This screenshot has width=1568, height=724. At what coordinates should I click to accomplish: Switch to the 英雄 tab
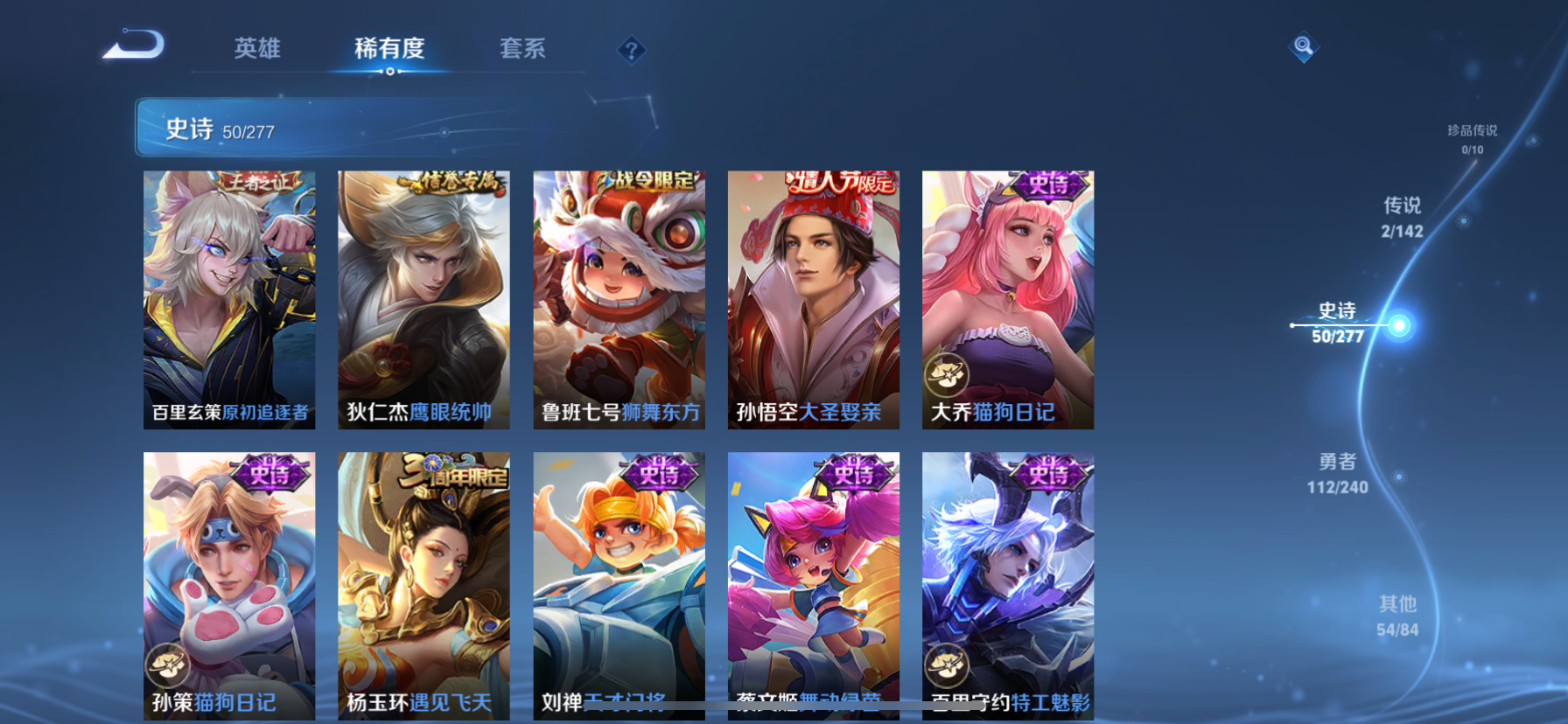[x=255, y=50]
